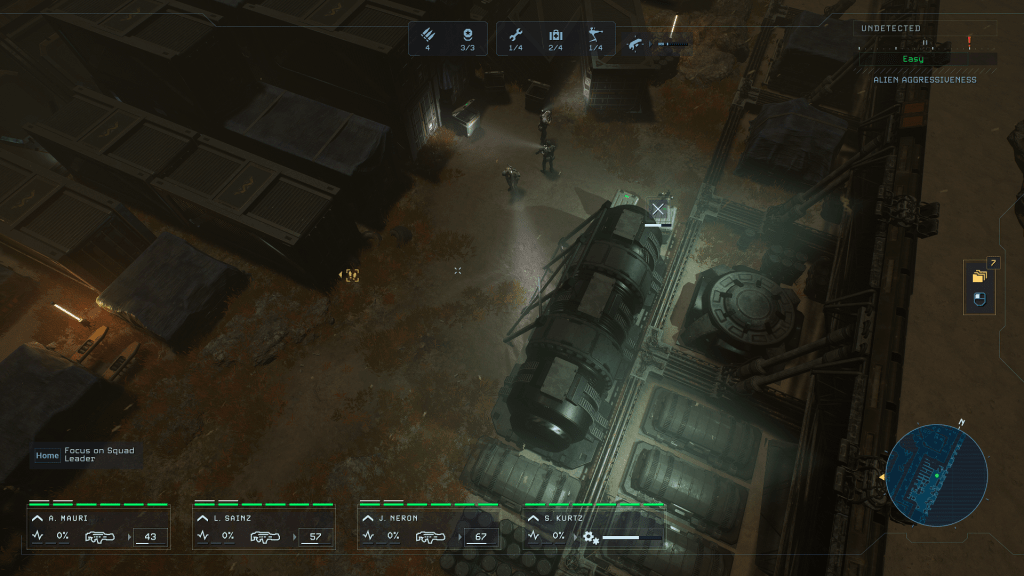Click the sentry gun resource icon

pyautogui.click(x=595, y=35)
